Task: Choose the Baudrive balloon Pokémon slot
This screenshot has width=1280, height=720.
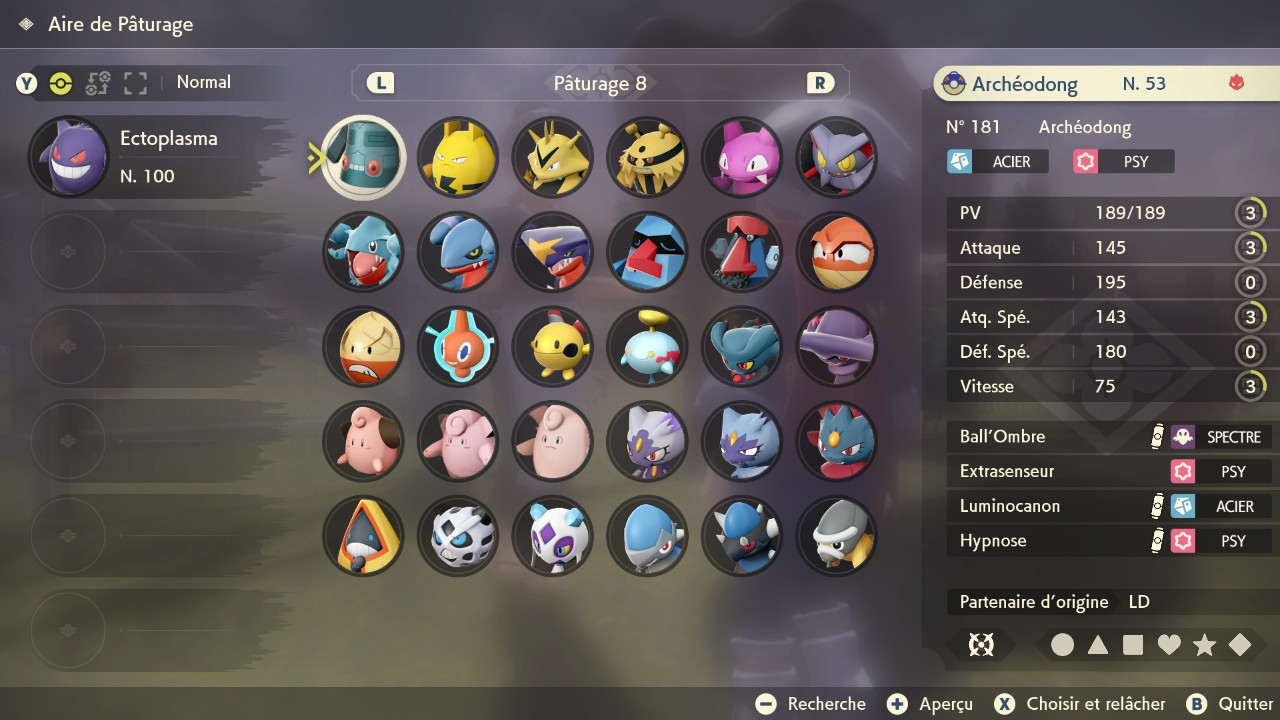Action: pos(648,346)
